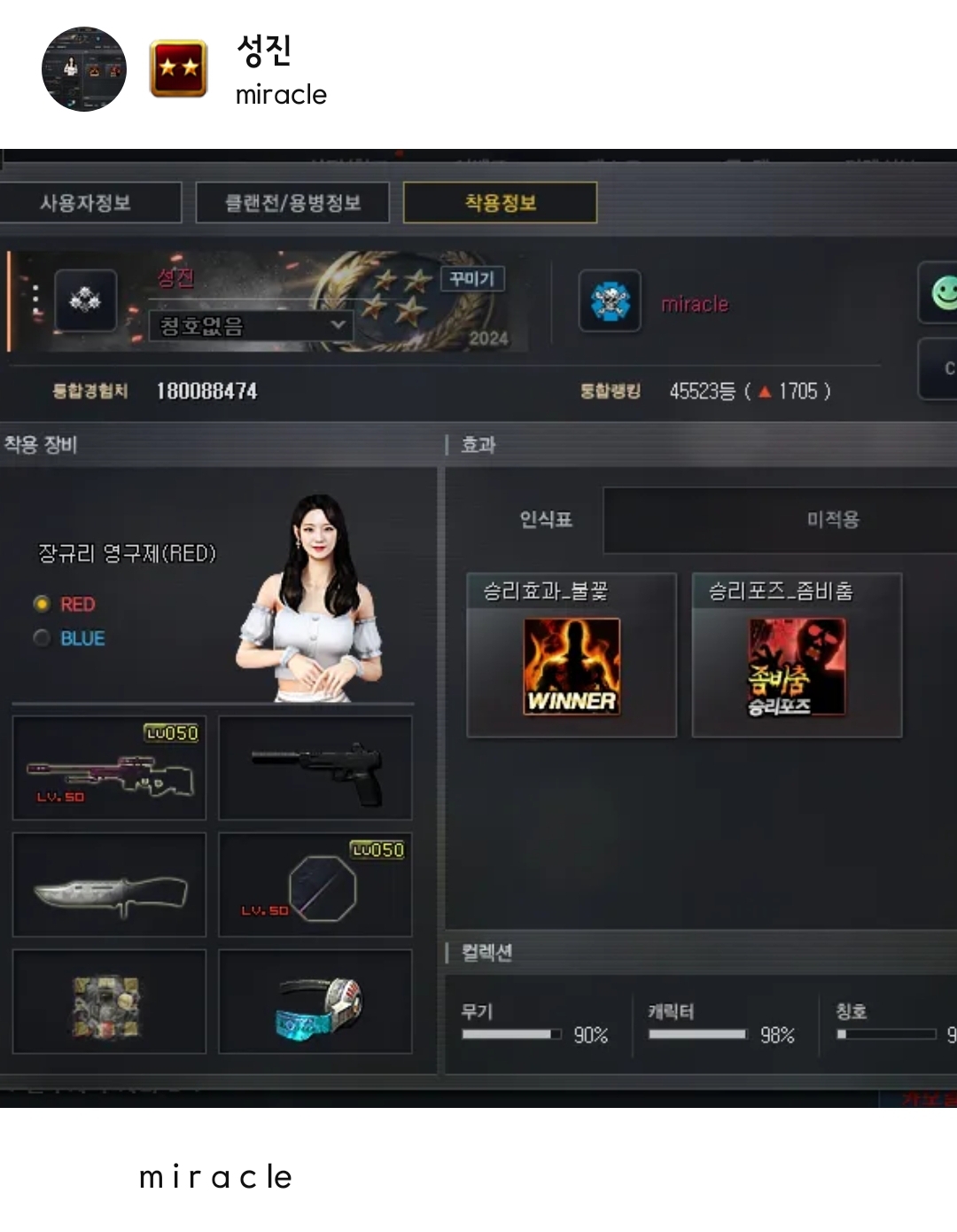Open the 칭호없음 title dropdown
The height and width of the screenshot is (1232, 957).
pyautogui.click(x=251, y=326)
